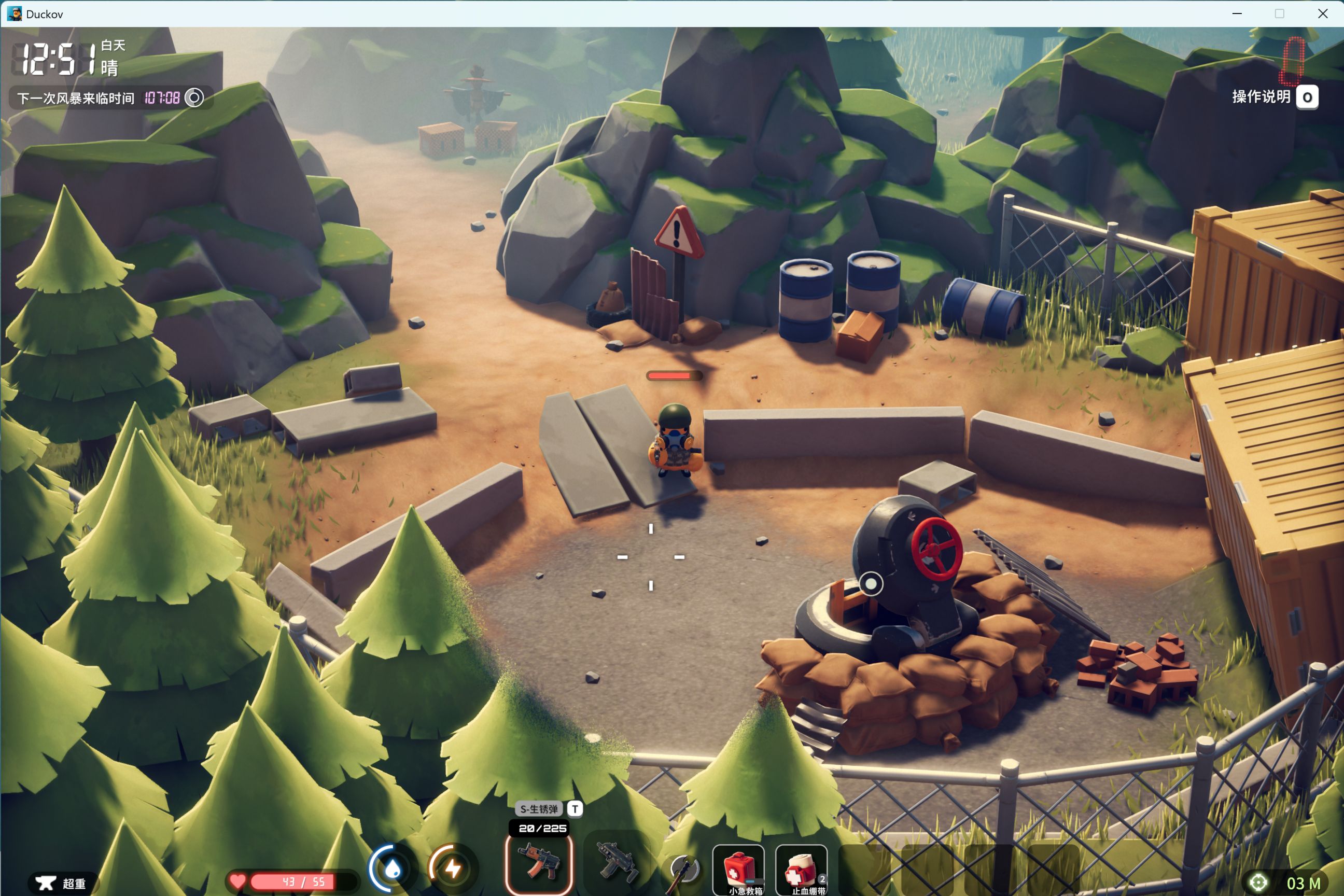Click the water droplet hydration gauge
The height and width of the screenshot is (896, 1344).
pos(391,869)
